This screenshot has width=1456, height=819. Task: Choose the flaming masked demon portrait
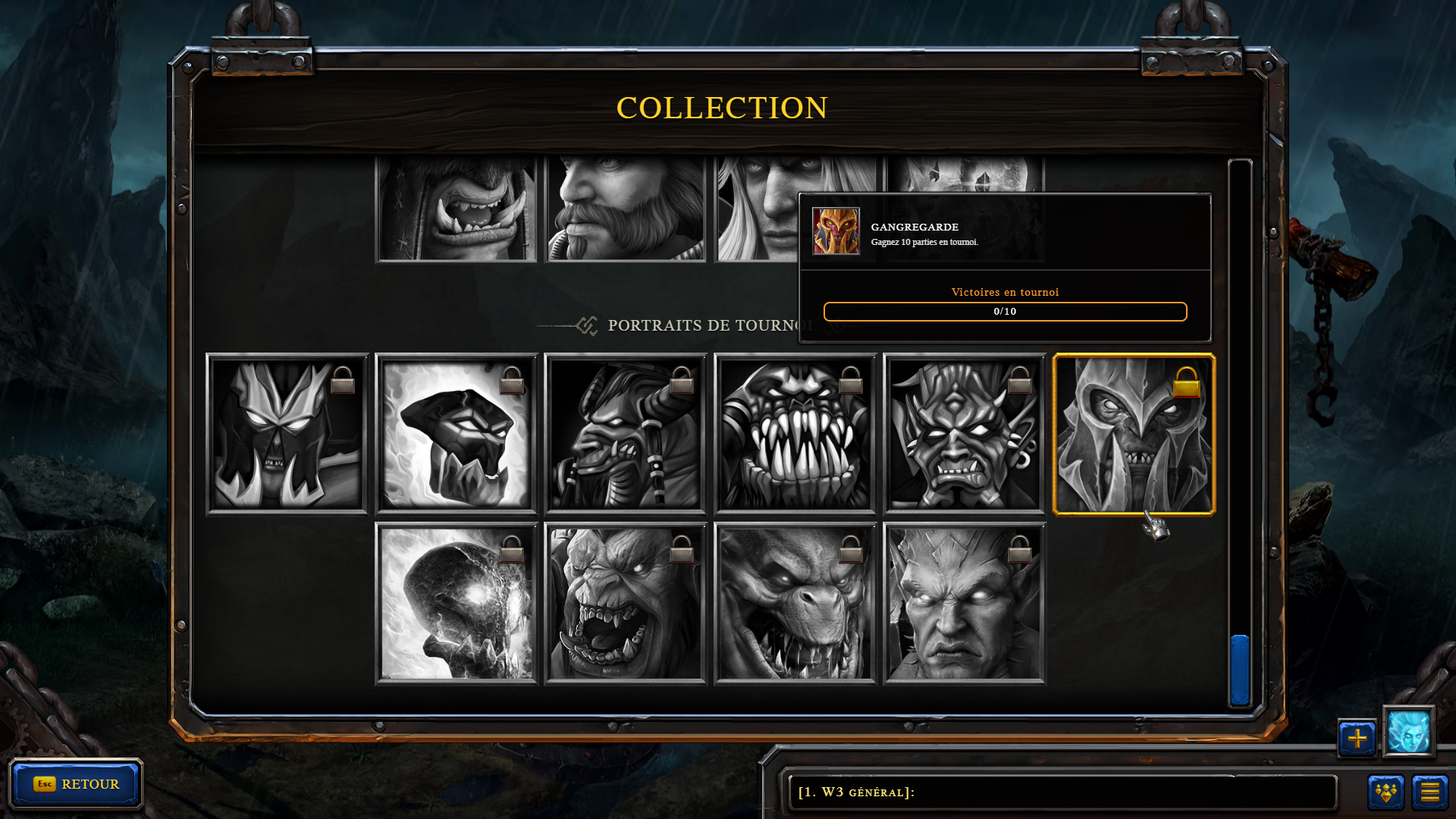(x=287, y=435)
